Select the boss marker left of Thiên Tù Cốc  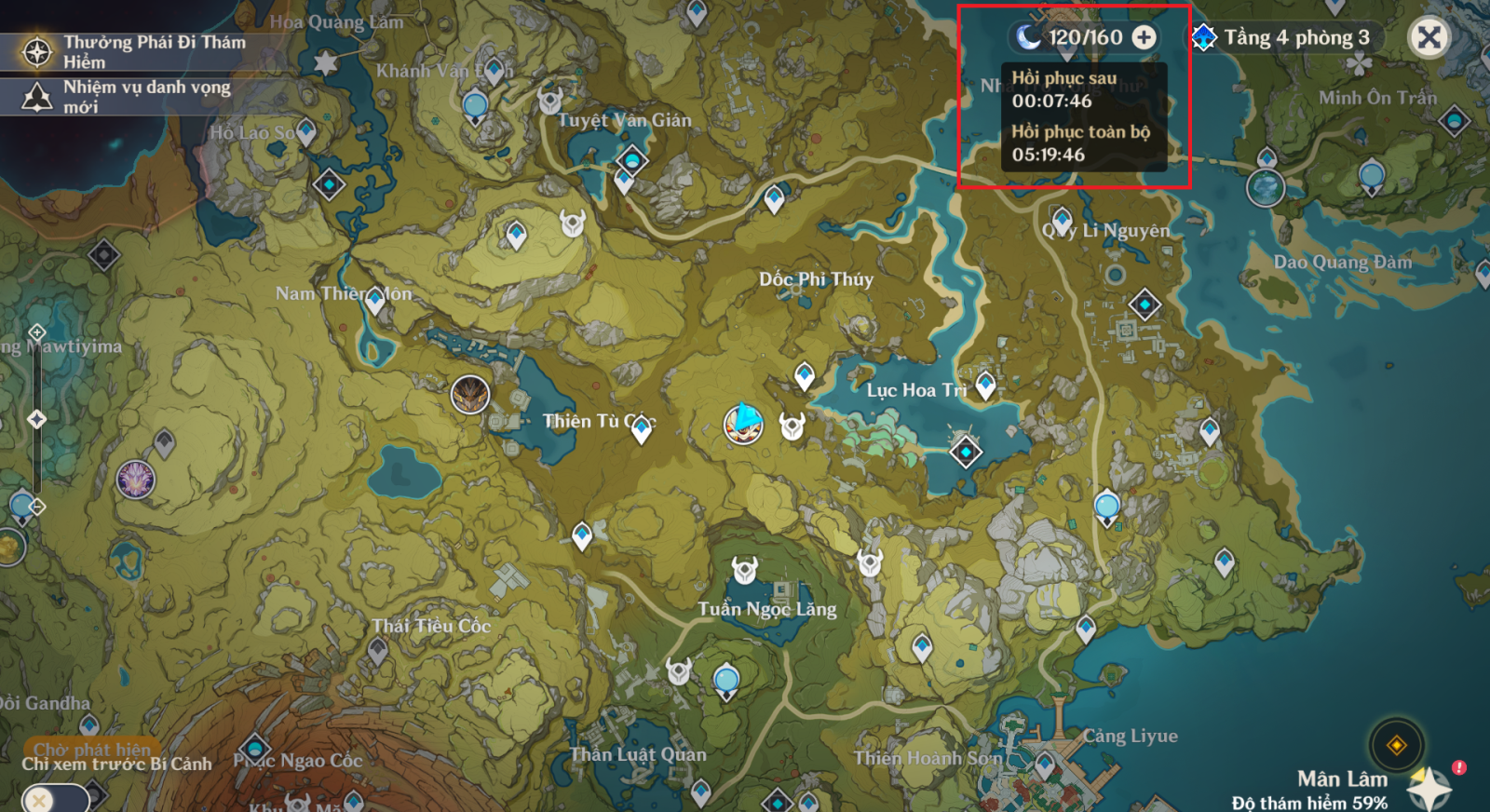point(470,395)
